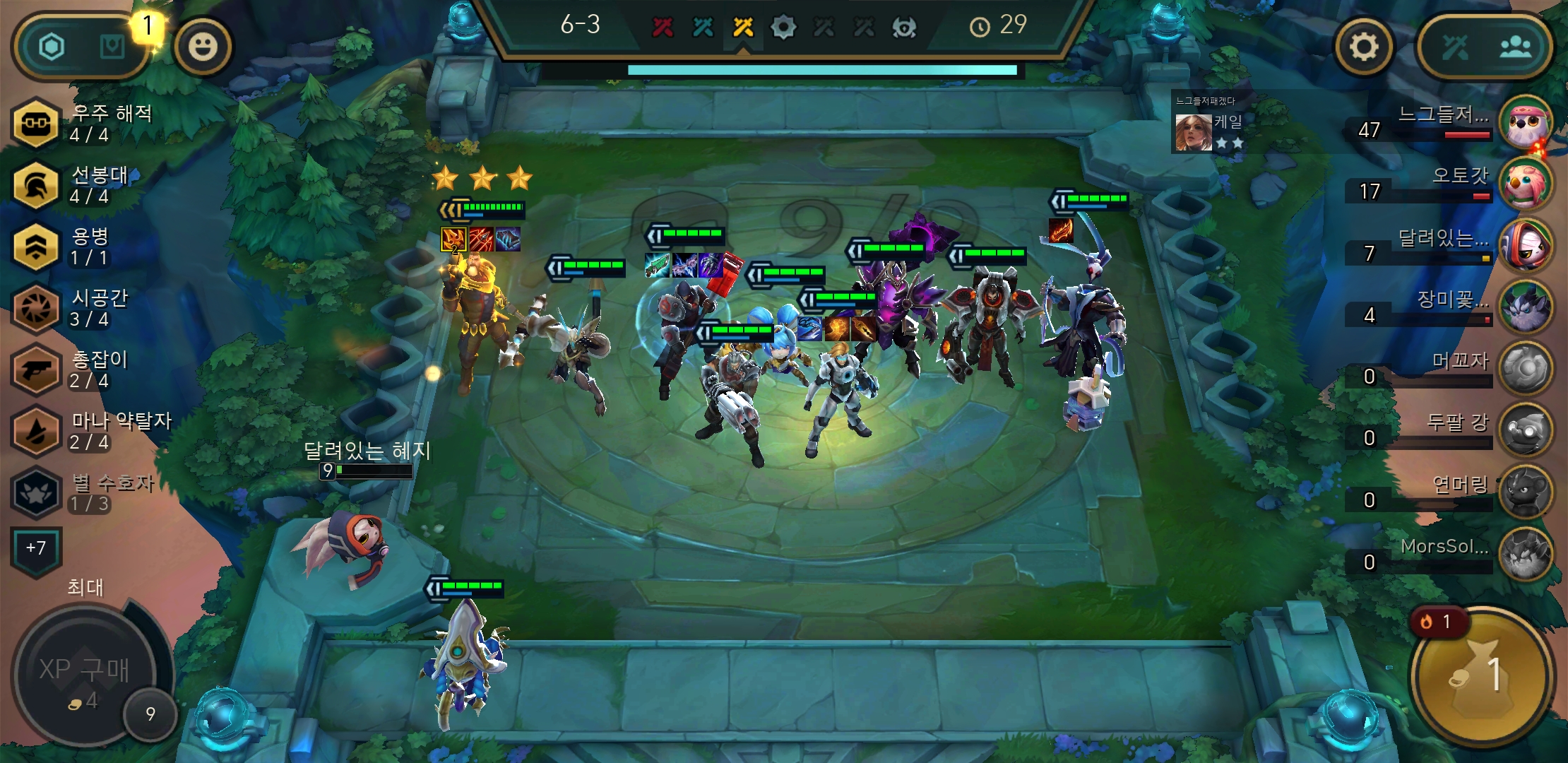Click the 용병 trait icon
Viewport: 1568px width, 763px height.
click(36, 247)
